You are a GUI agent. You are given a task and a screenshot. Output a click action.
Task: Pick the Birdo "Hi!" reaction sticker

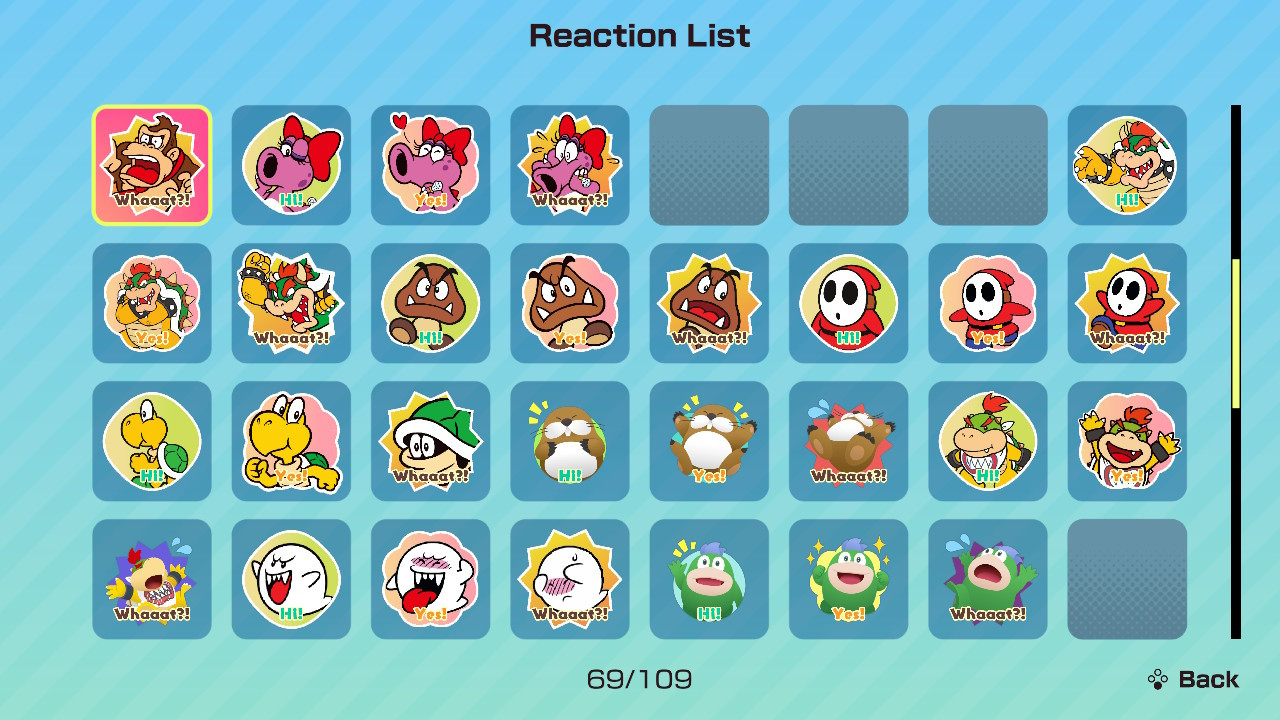(290, 164)
